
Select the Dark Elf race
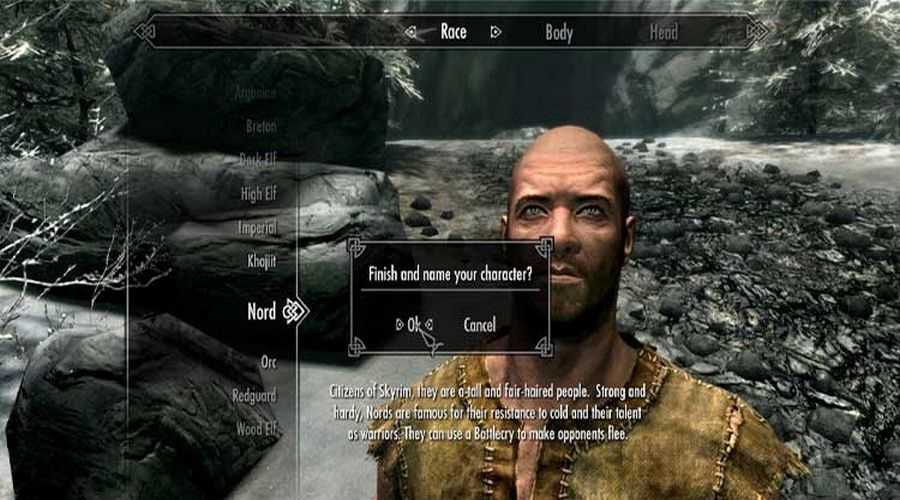pos(258,160)
